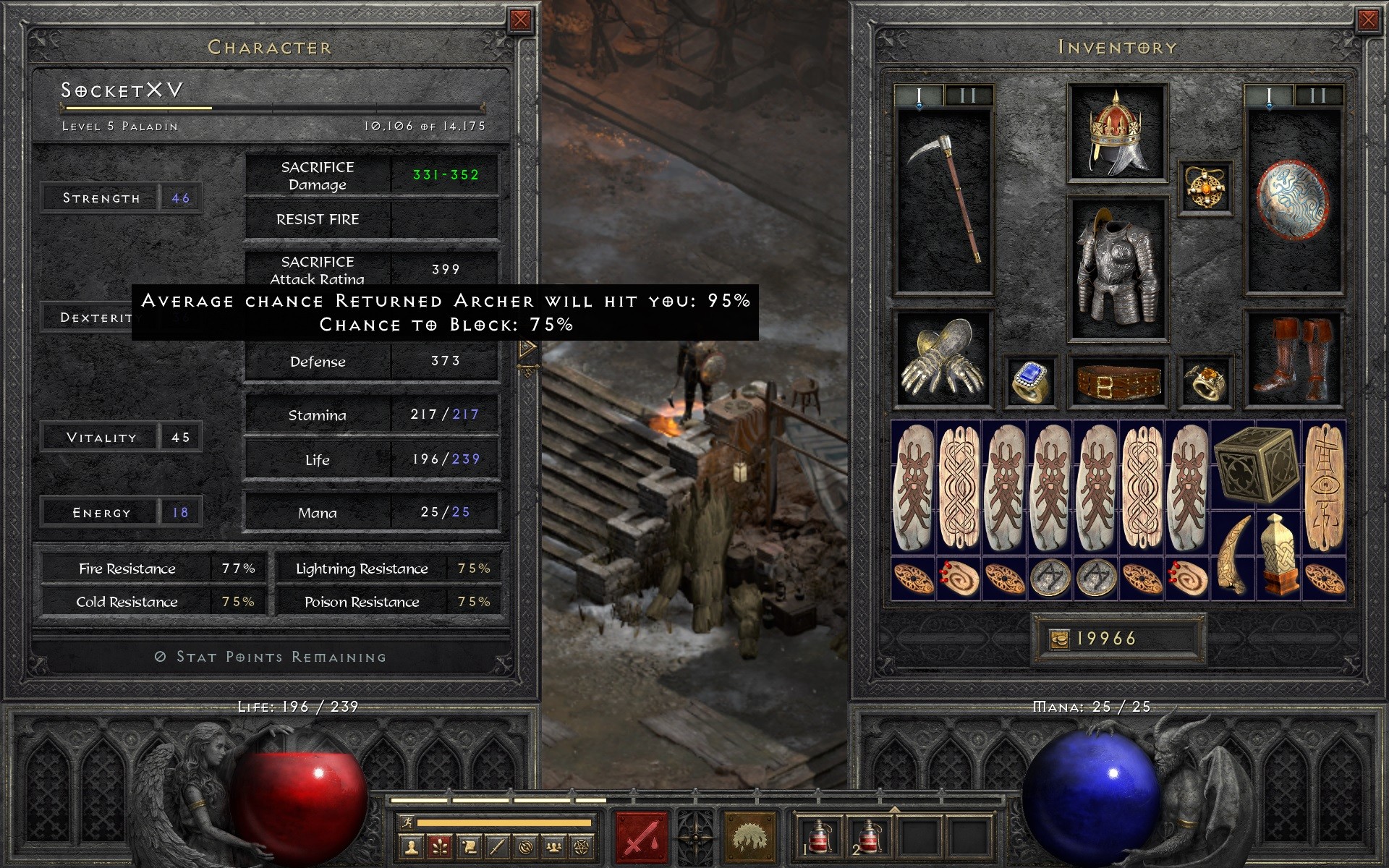
Task: Select the carved horn item
Action: (1233, 553)
